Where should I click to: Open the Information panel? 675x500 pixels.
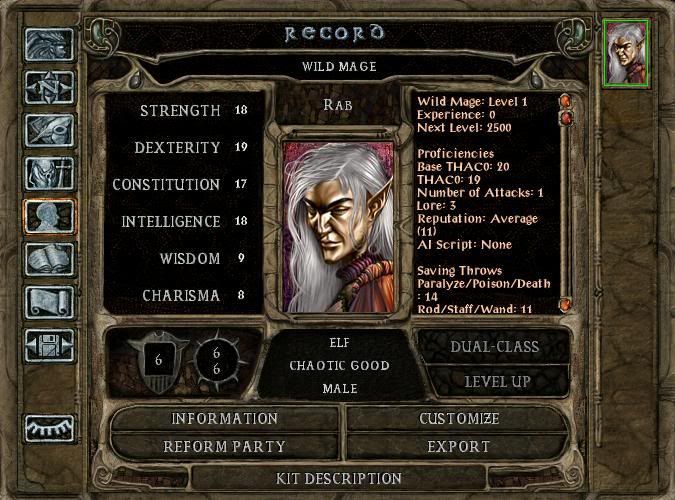pyautogui.click(x=224, y=419)
